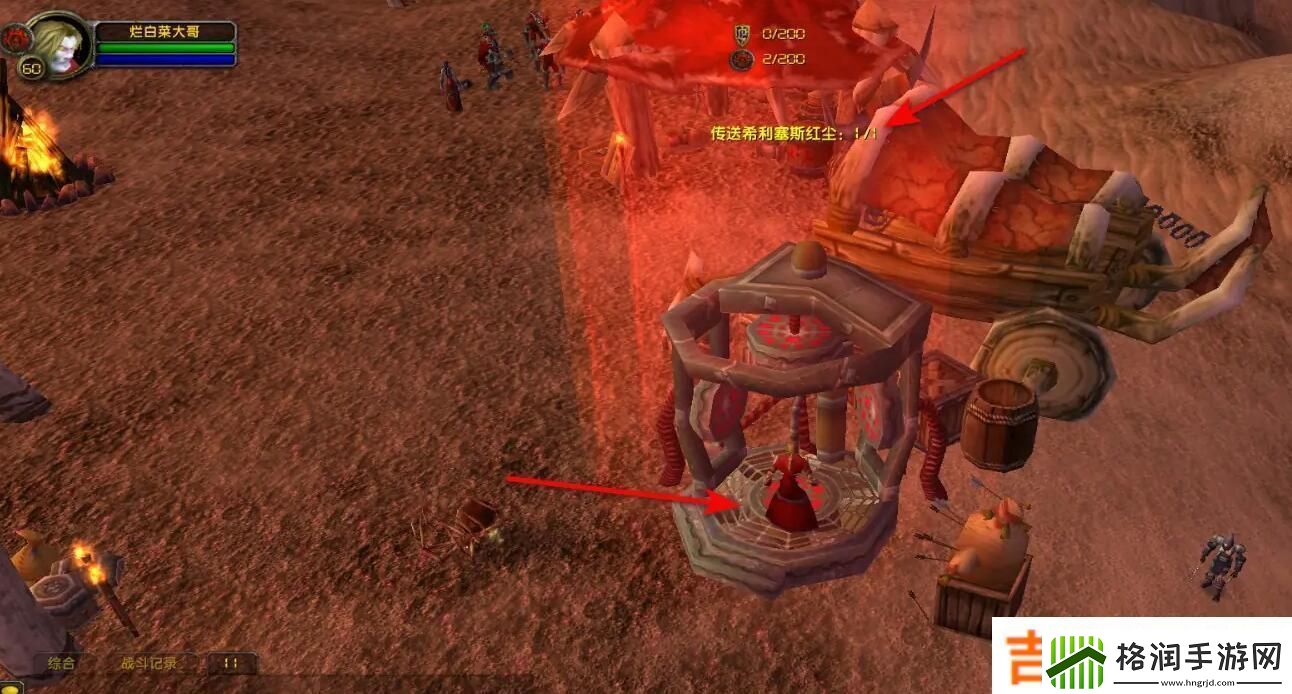Open the 战斗记录 combat log tab
Screen dimensions: 1292x694
[x=148, y=663]
